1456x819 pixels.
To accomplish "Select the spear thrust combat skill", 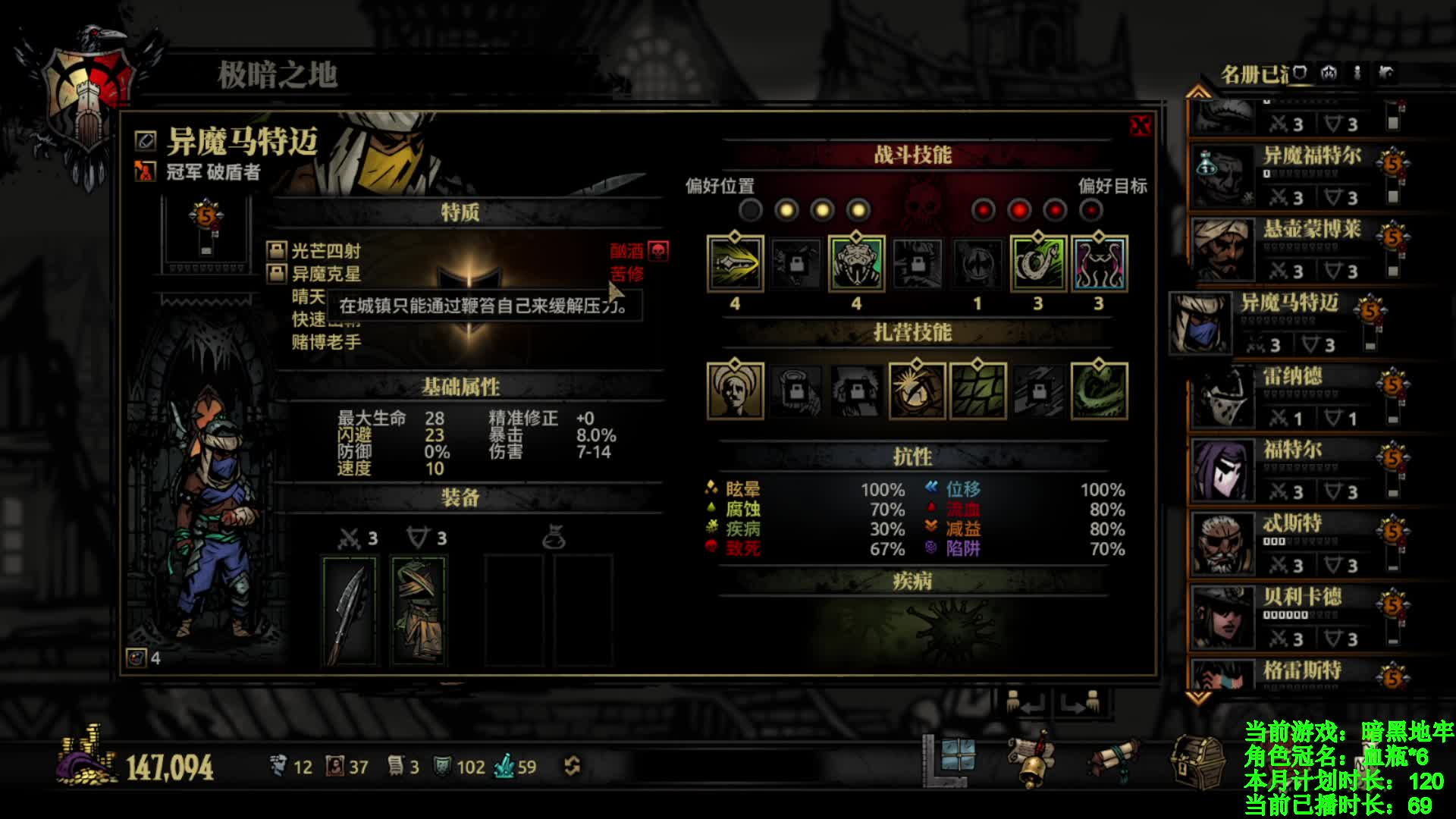I will pos(735,264).
